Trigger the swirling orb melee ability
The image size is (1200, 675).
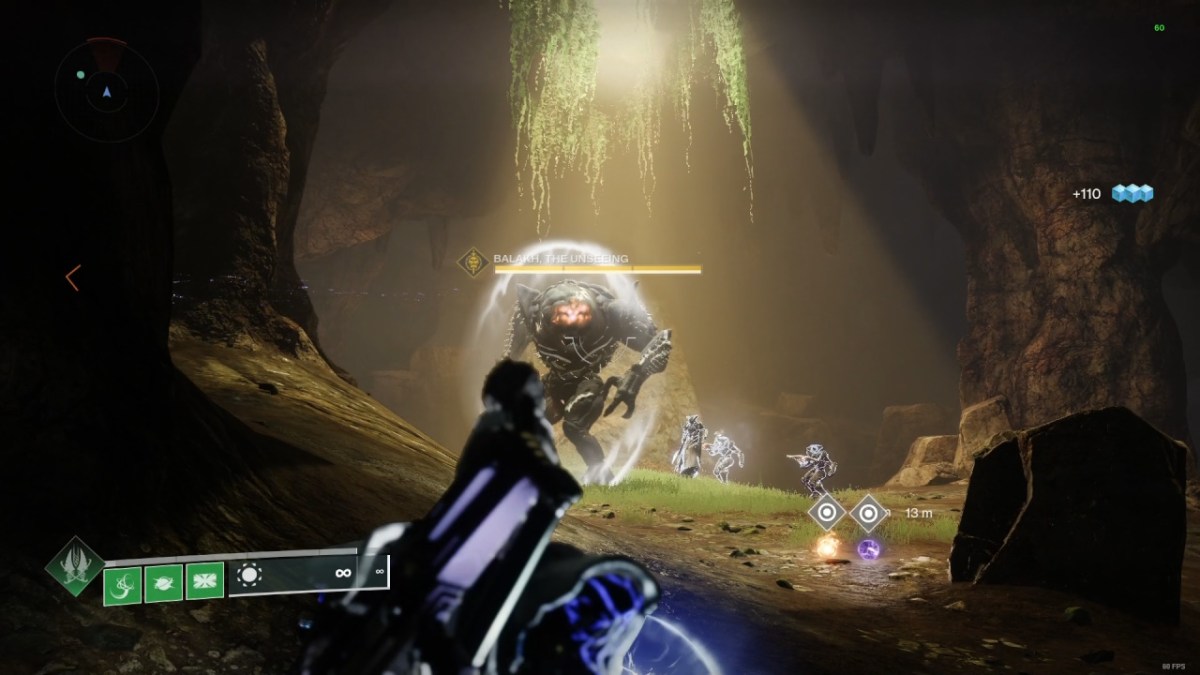pyautogui.click(x=164, y=582)
